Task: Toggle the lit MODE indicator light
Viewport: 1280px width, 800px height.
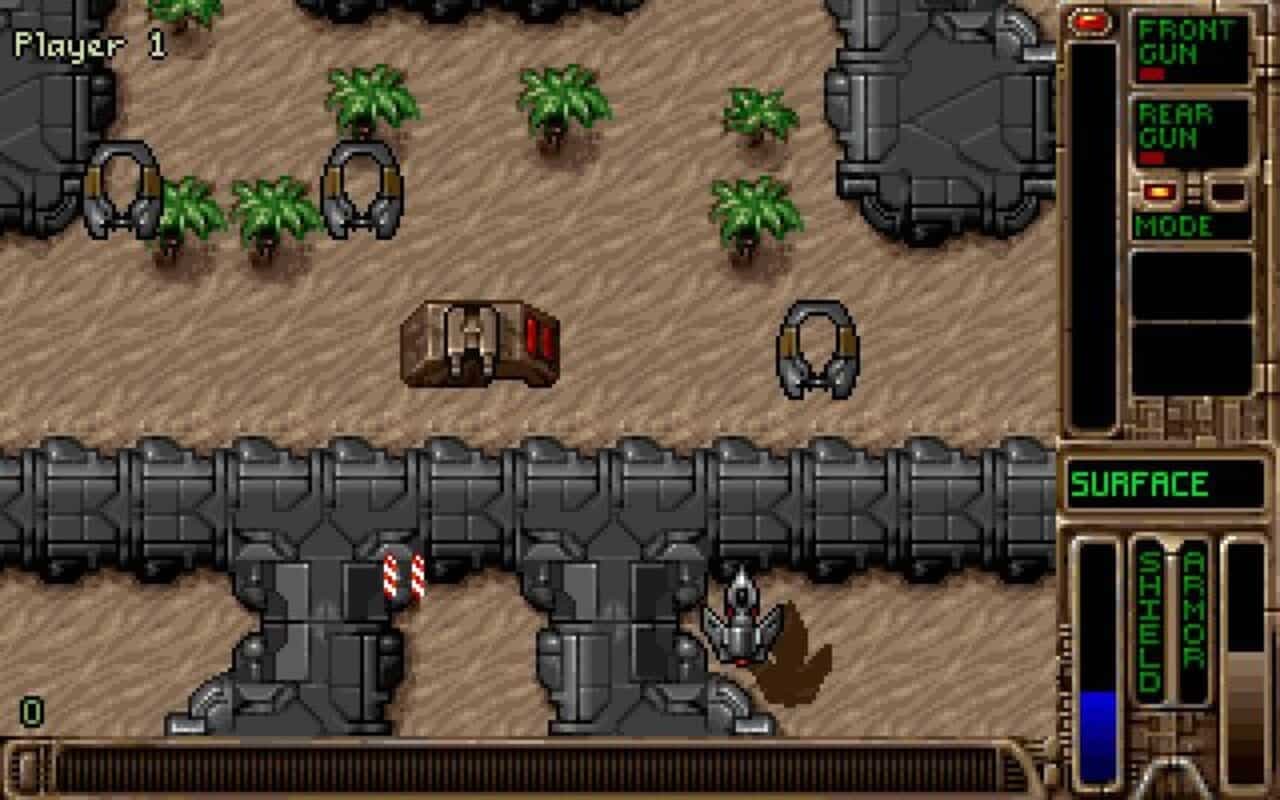Action: pyautogui.click(x=1158, y=191)
